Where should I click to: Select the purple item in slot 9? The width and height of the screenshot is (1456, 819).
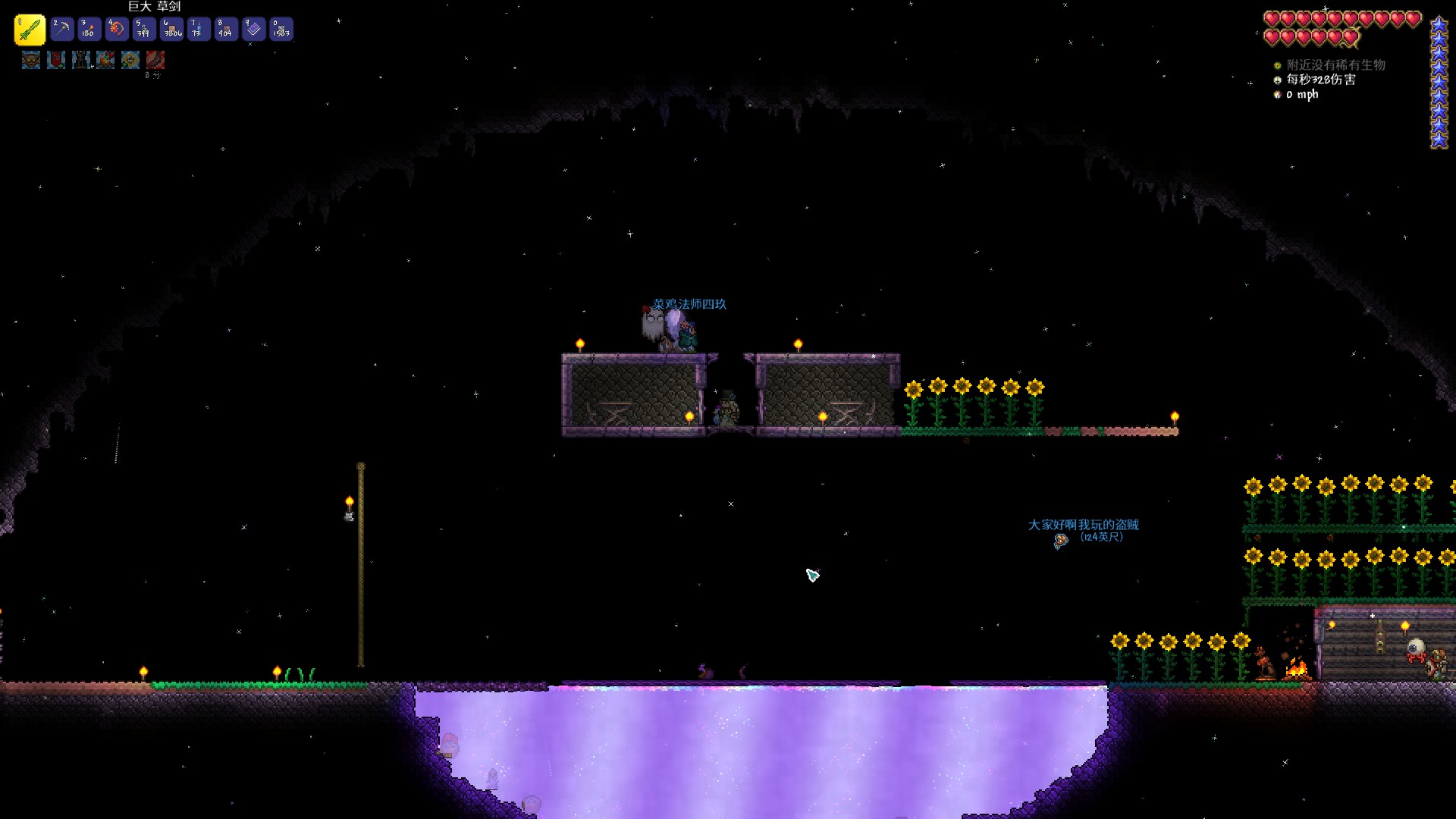[253, 30]
